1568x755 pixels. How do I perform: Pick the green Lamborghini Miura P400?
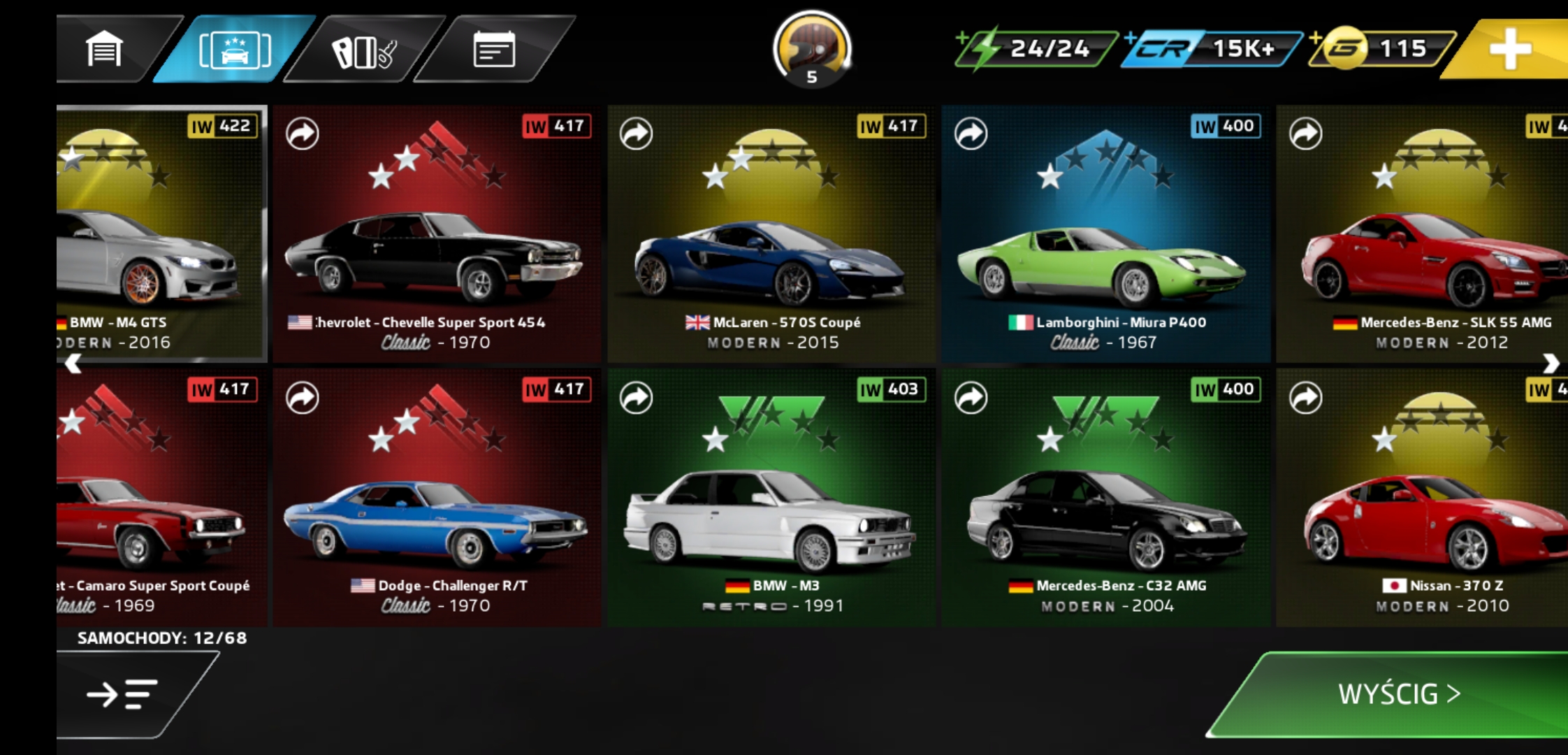(x=1105, y=234)
